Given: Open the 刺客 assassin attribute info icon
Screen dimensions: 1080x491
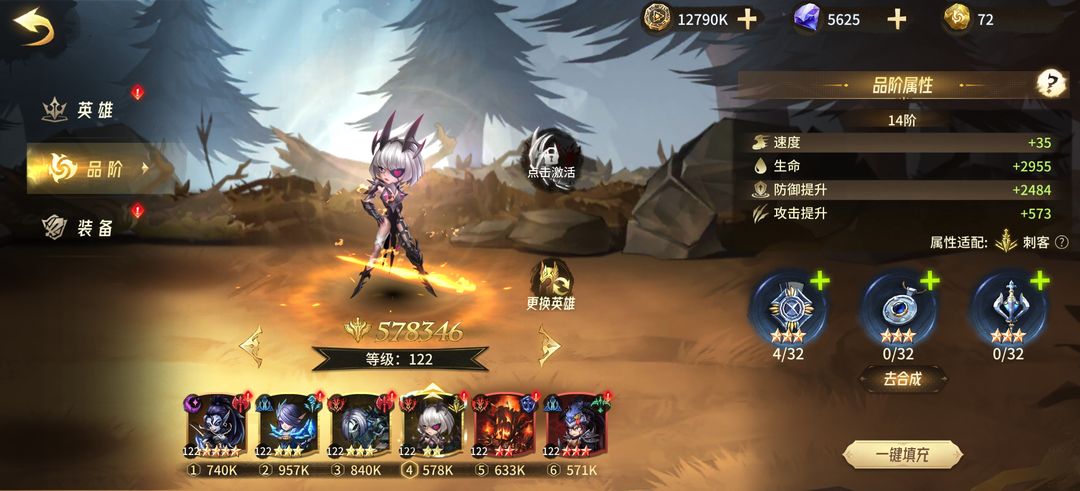Looking at the screenshot, I should tap(1061, 242).
